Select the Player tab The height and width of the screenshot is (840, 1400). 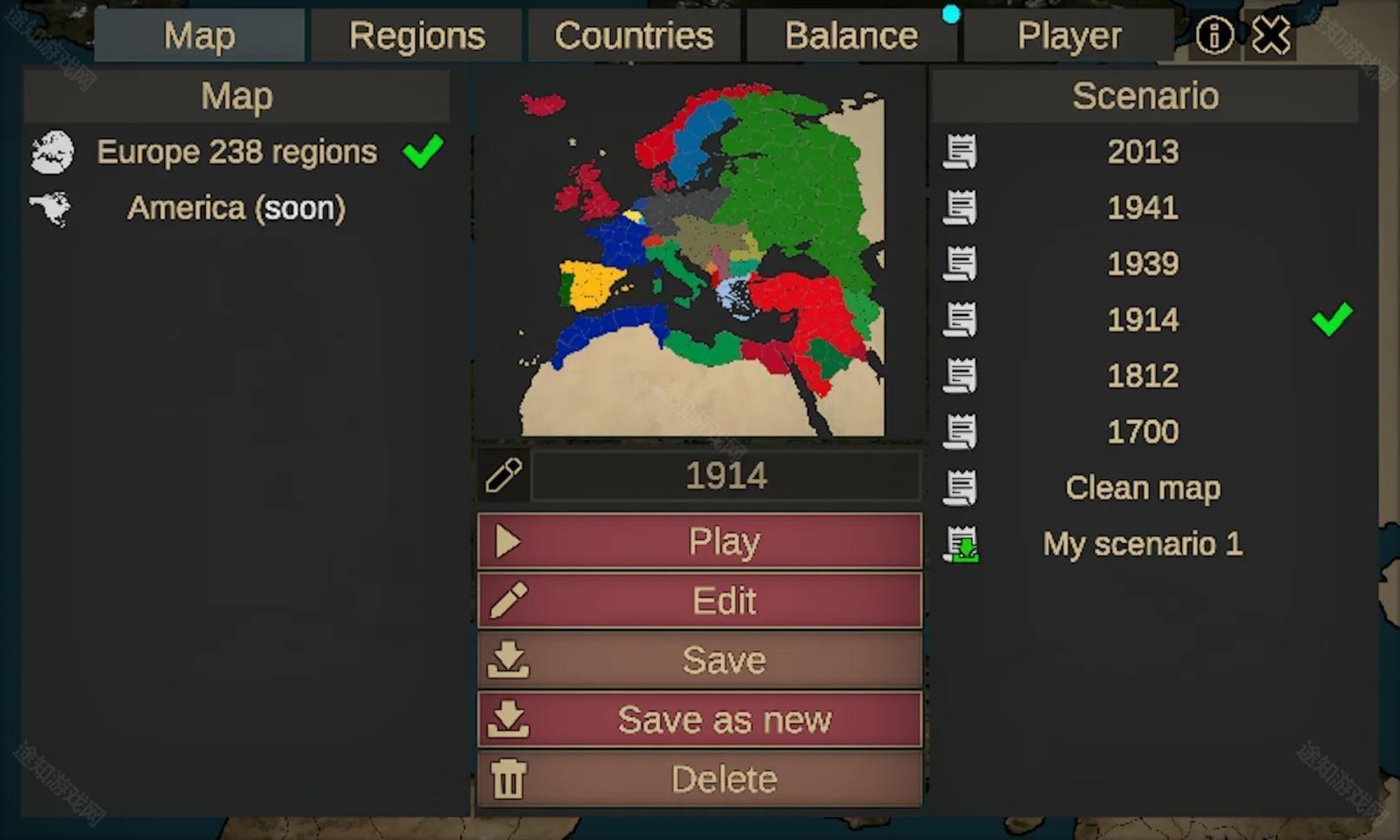coord(1068,36)
